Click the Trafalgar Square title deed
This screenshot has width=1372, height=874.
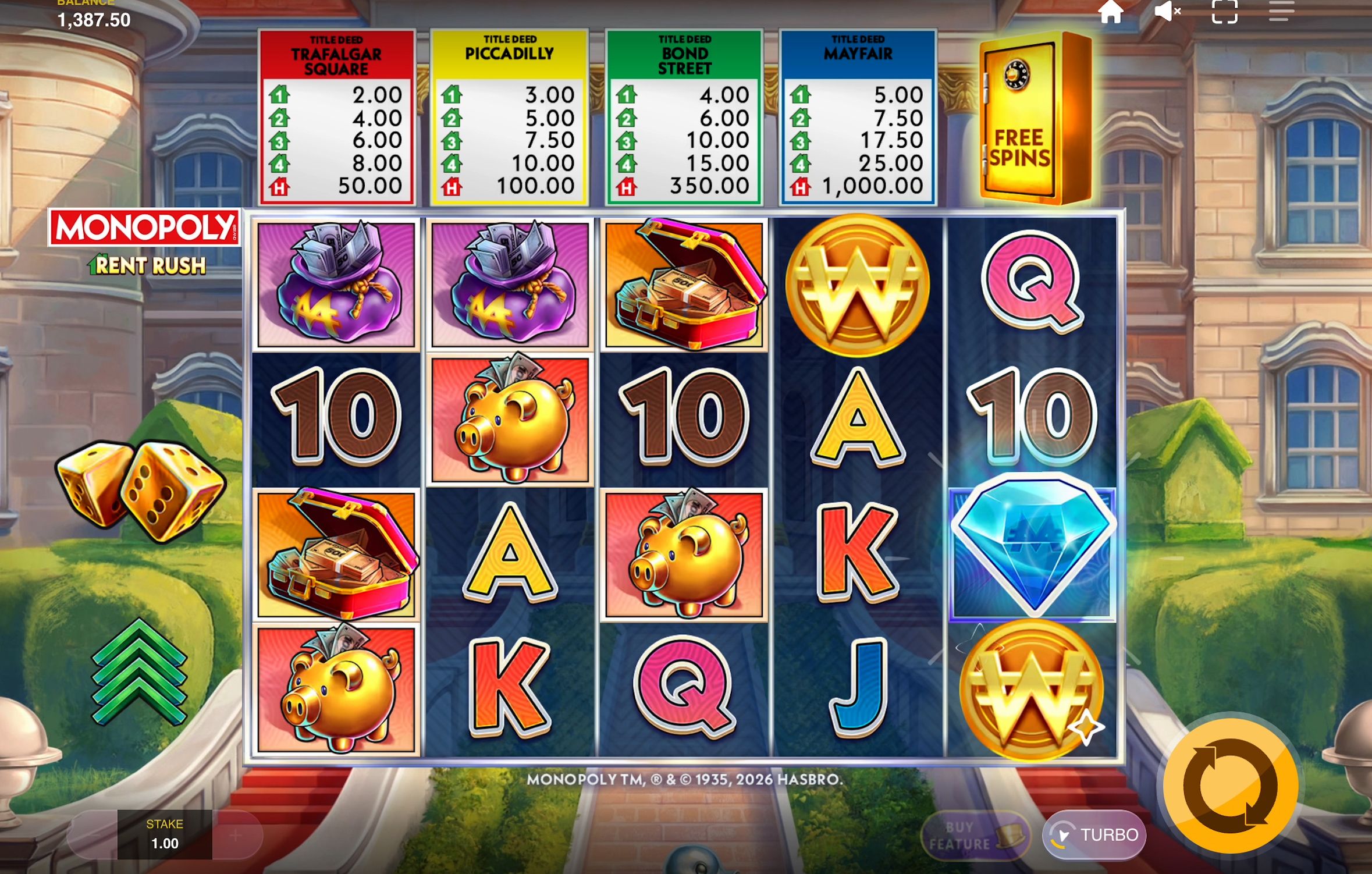tap(337, 116)
